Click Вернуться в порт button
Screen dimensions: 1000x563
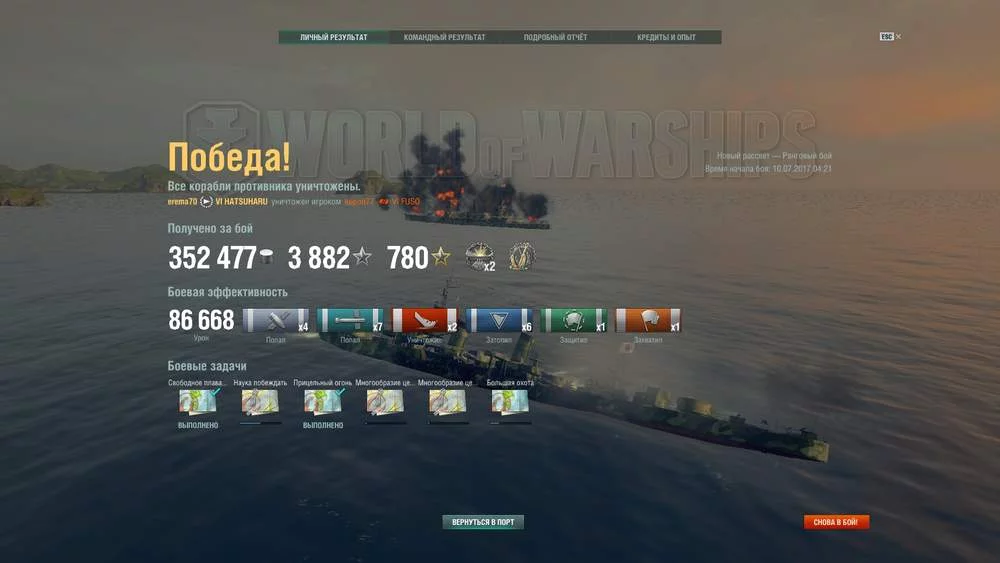pos(483,522)
